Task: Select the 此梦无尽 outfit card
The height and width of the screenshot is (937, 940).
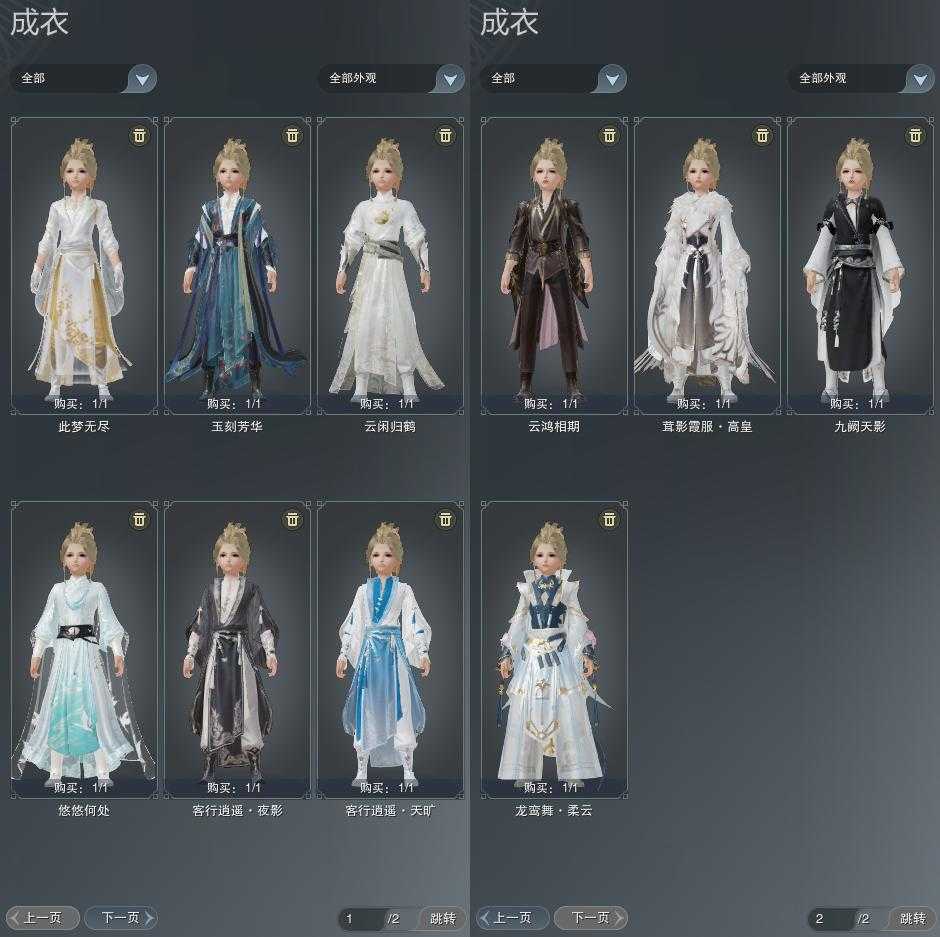Action: point(84,265)
